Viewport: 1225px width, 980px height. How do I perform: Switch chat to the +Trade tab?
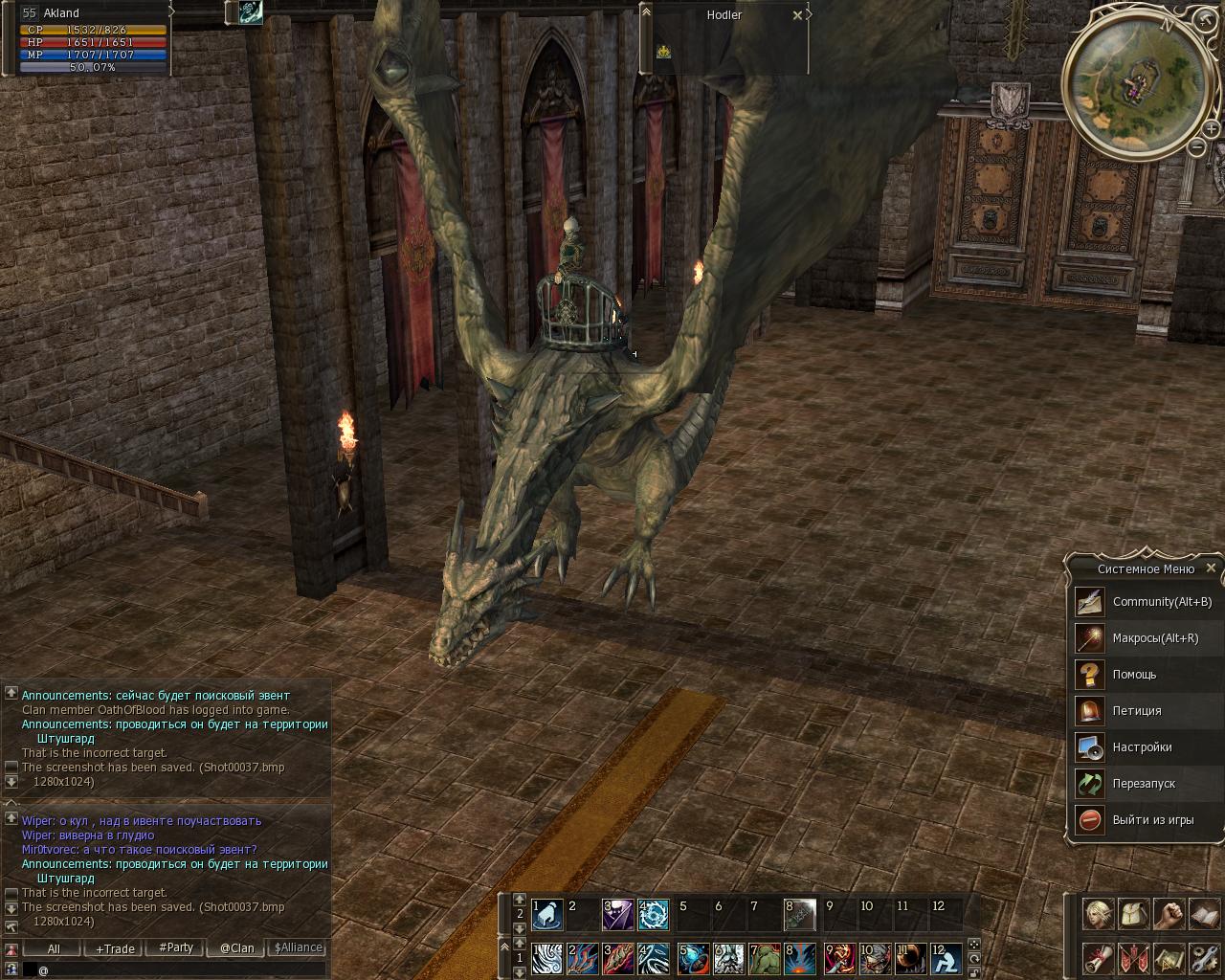[x=115, y=948]
